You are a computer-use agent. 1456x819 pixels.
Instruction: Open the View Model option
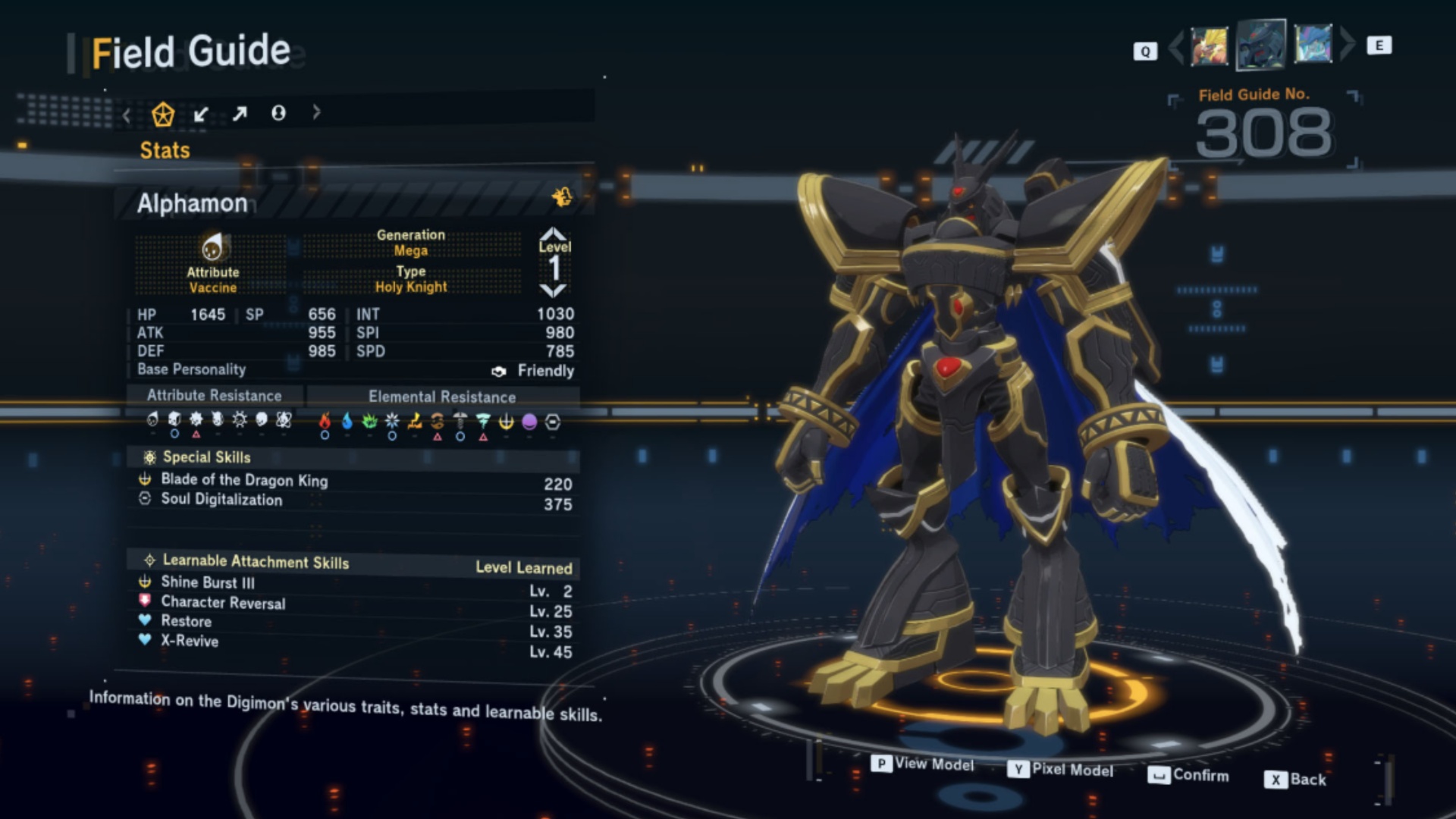[923, 764]
